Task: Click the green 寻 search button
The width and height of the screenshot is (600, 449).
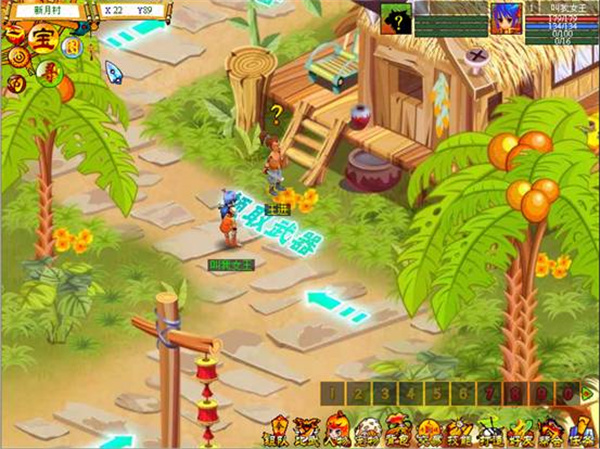Action: point(47,72)
